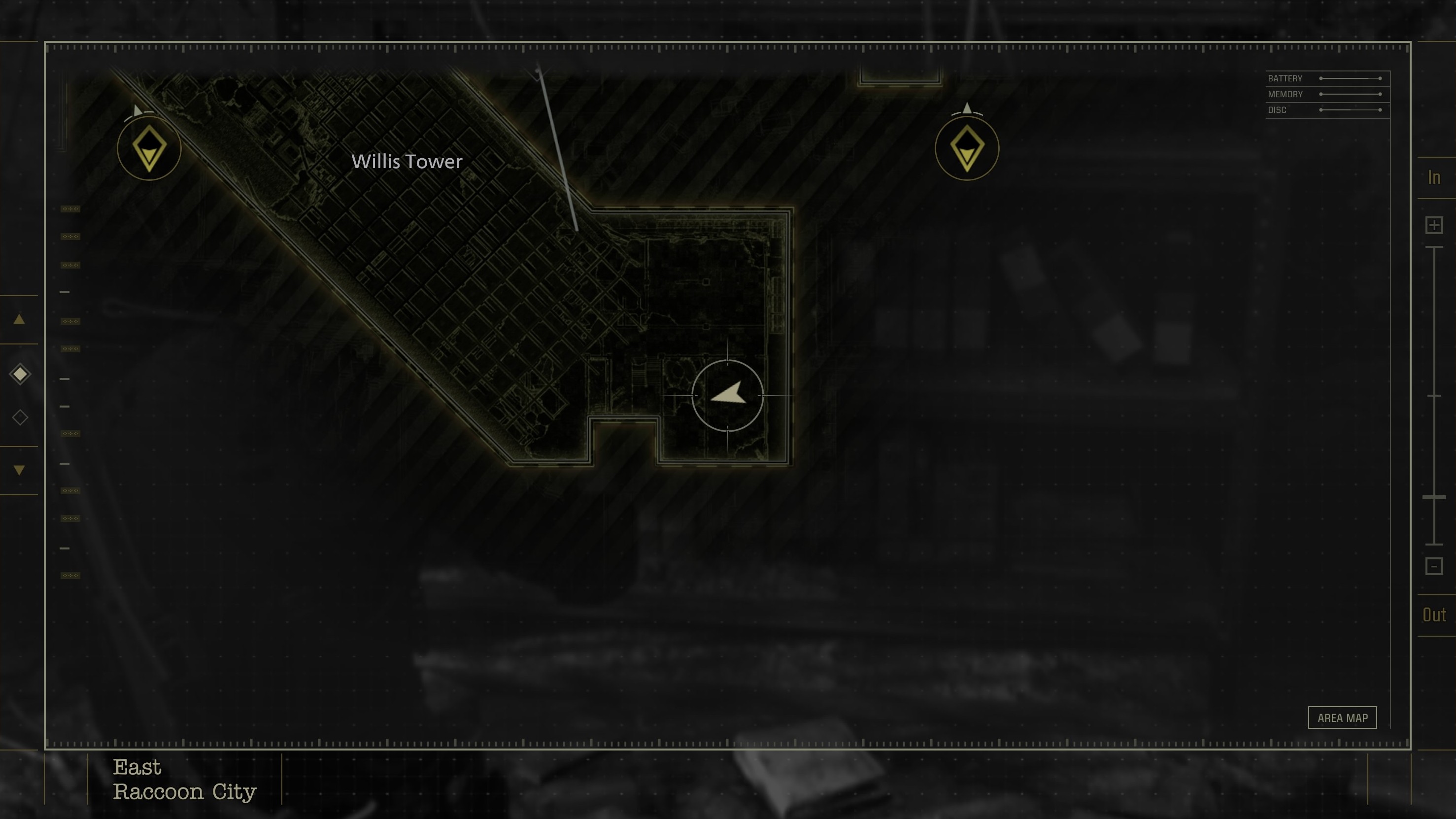Viewport: 1456px width, 819px height.
Task: Click the East Raccoon City region label
Action: [x=184, y=780]
